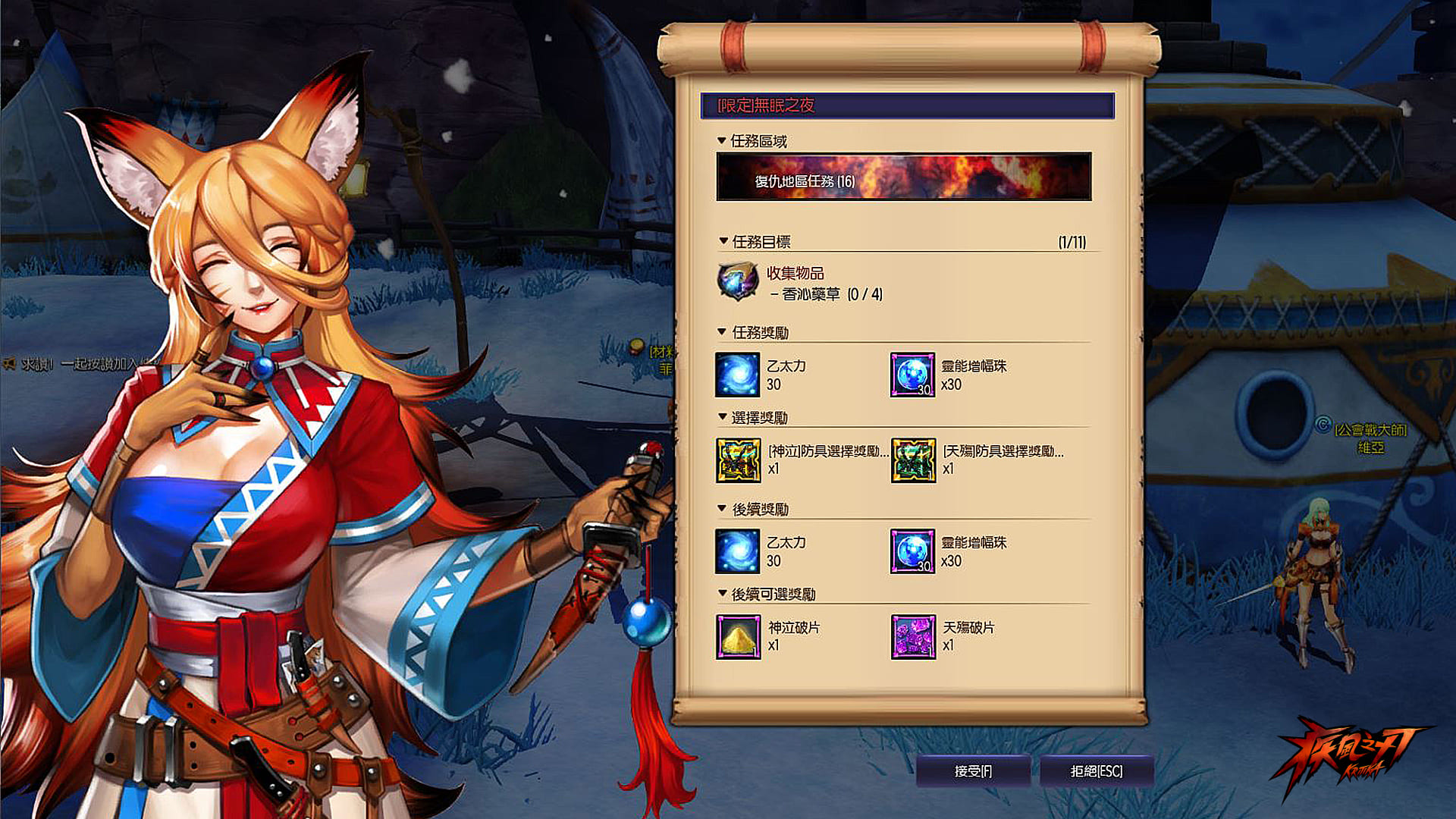Viewport: 1456px width, 819px height.
Task: Choose the 神泣 armor selection reward
Action: pos(739,460)
